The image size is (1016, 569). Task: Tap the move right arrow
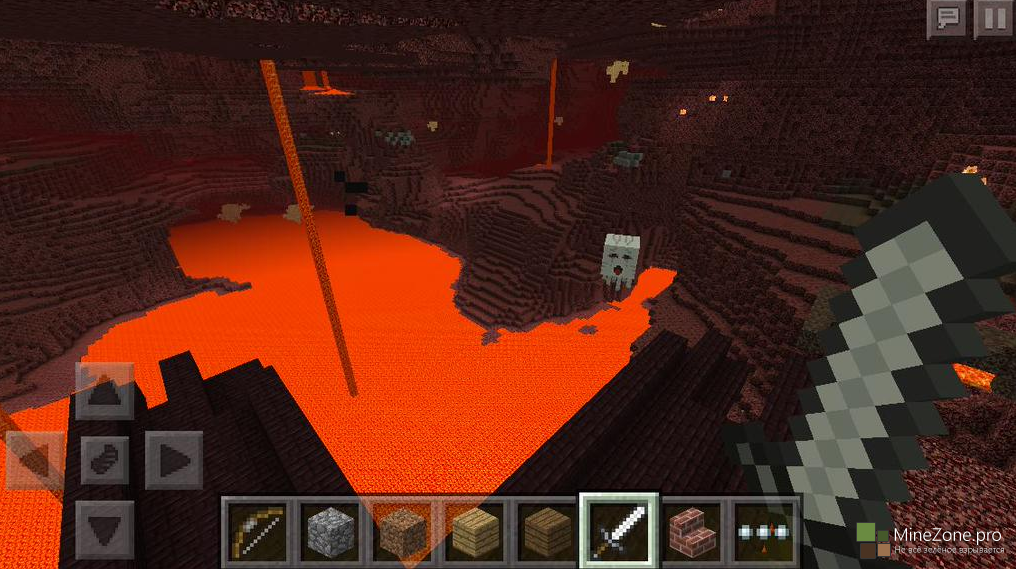tap(174, 460)
